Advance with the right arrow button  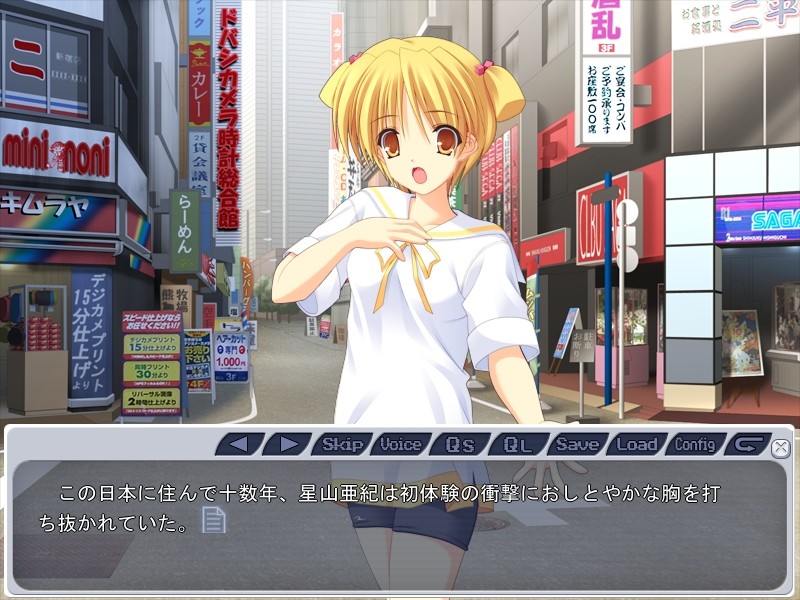[x=288, y=444]
